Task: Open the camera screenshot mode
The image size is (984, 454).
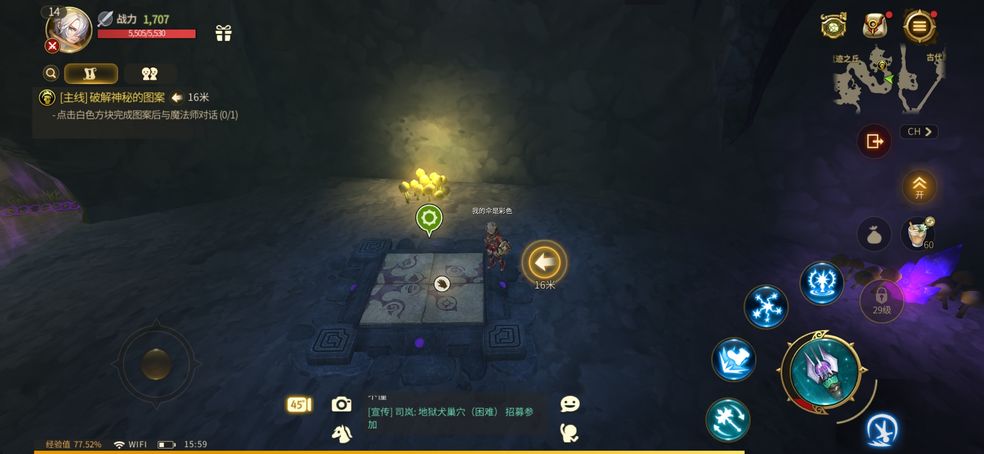Action: pos(342,404)
